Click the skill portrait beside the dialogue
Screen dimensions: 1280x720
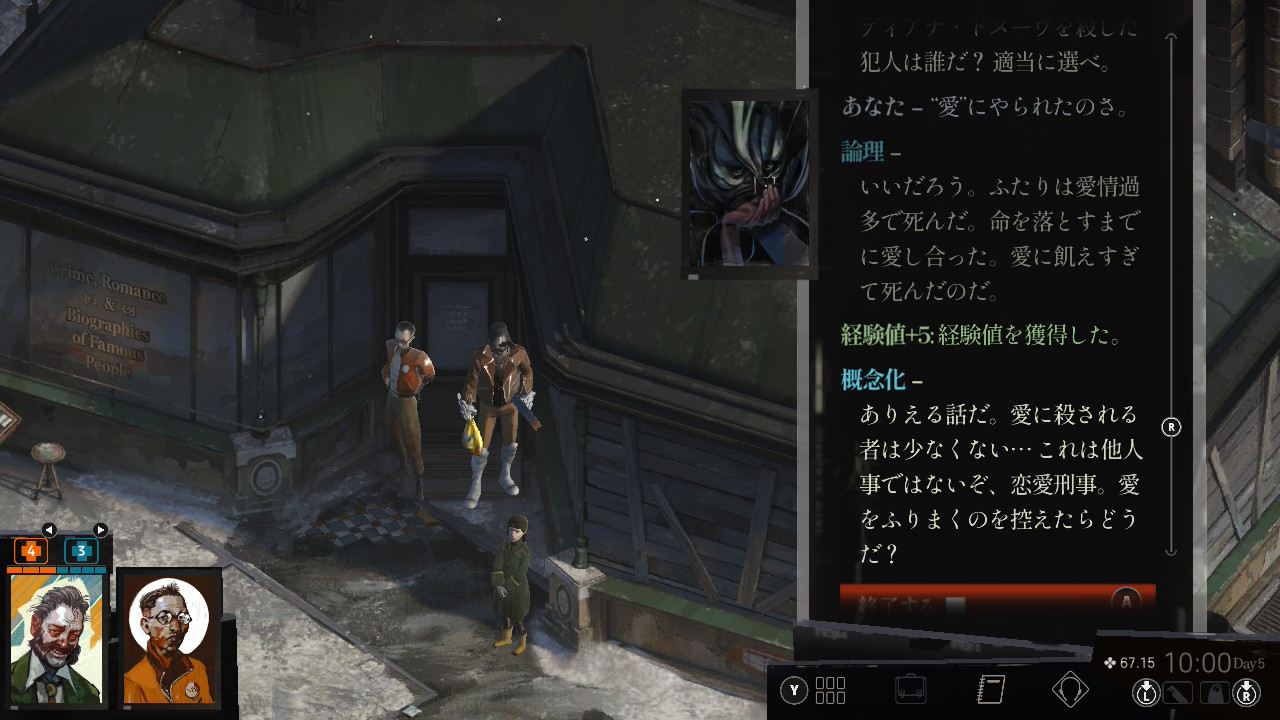[x=749, y=183]
